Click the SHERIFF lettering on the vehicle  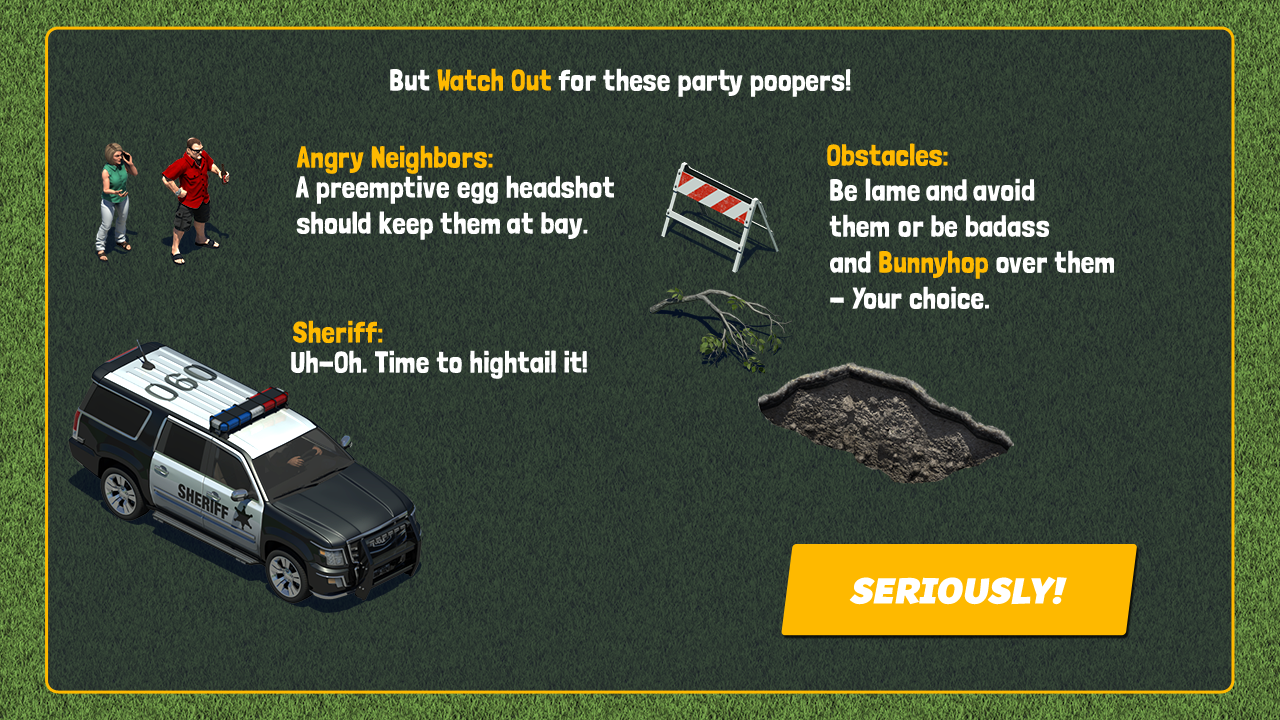201,500
